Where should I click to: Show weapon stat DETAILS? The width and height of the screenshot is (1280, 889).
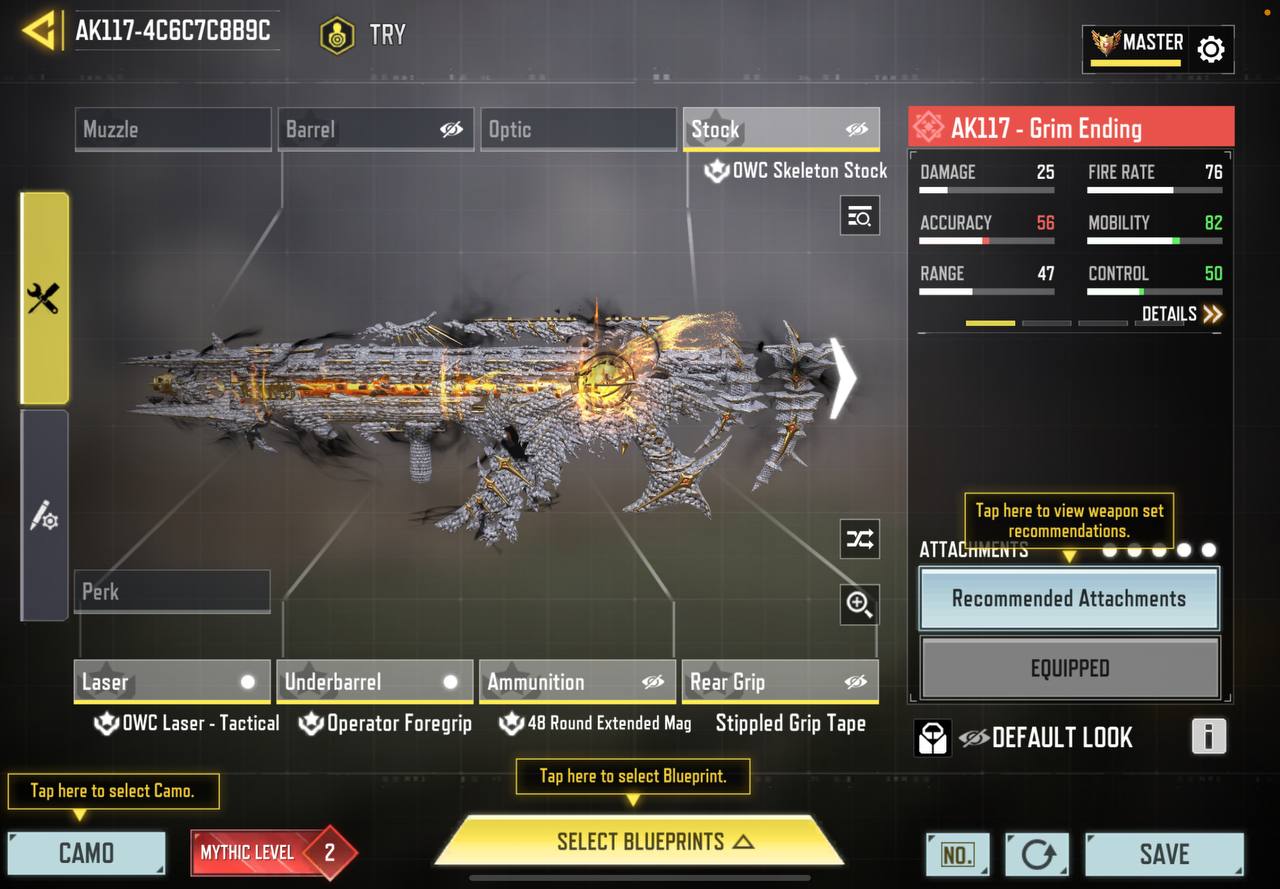(1181, 314)
